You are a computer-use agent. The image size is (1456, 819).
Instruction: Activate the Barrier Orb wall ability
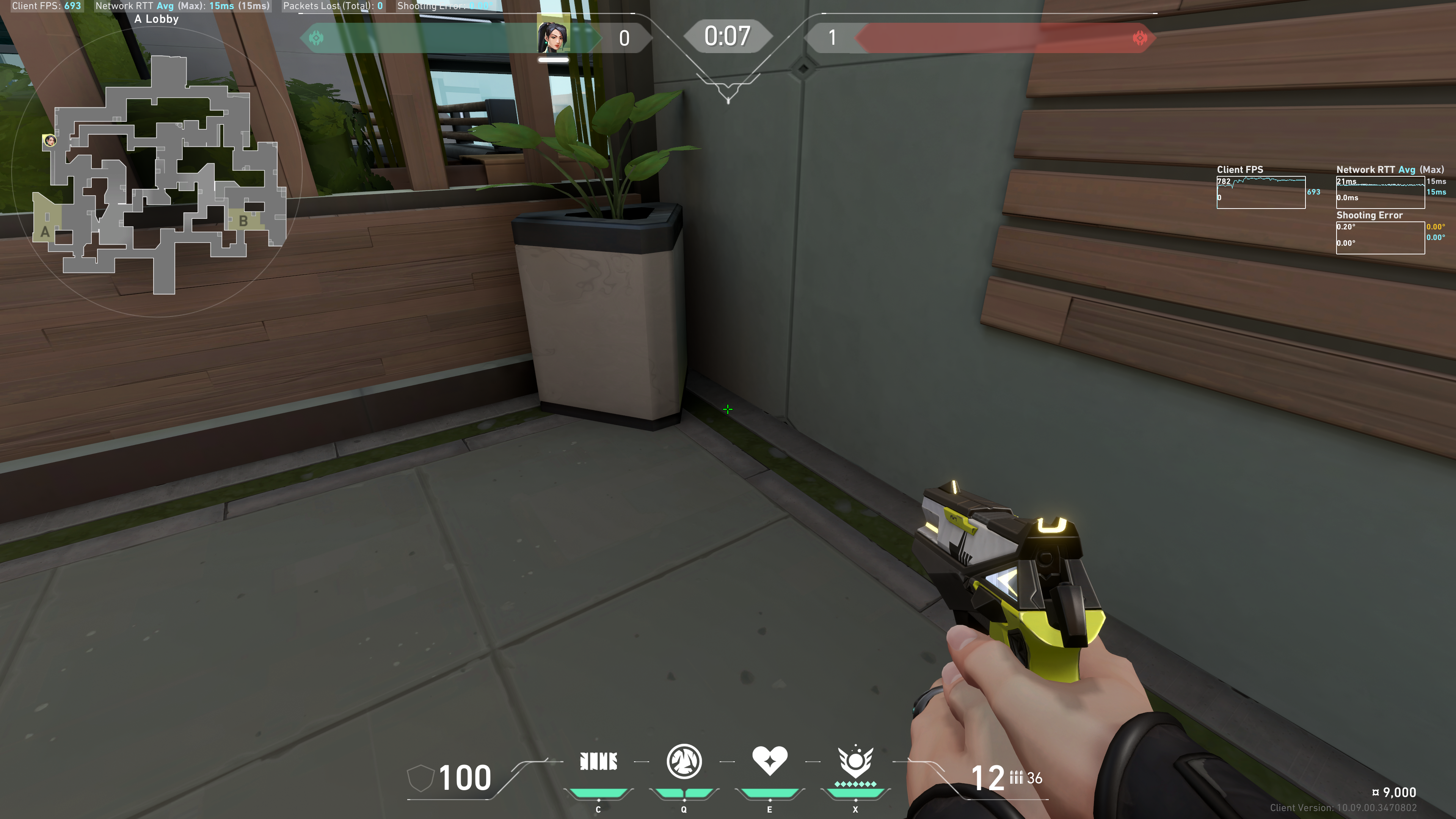click(x=599, y=761)
